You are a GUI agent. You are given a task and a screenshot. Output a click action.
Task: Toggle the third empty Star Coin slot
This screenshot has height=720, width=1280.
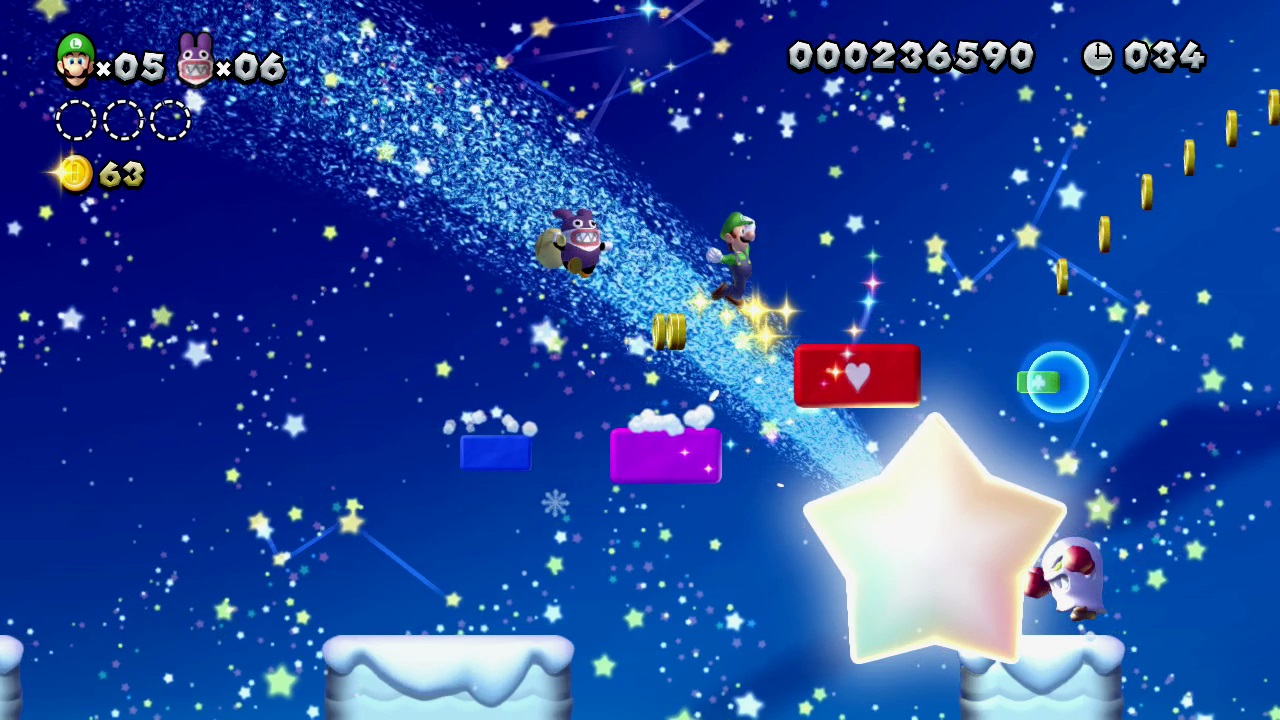coord(169,120)
